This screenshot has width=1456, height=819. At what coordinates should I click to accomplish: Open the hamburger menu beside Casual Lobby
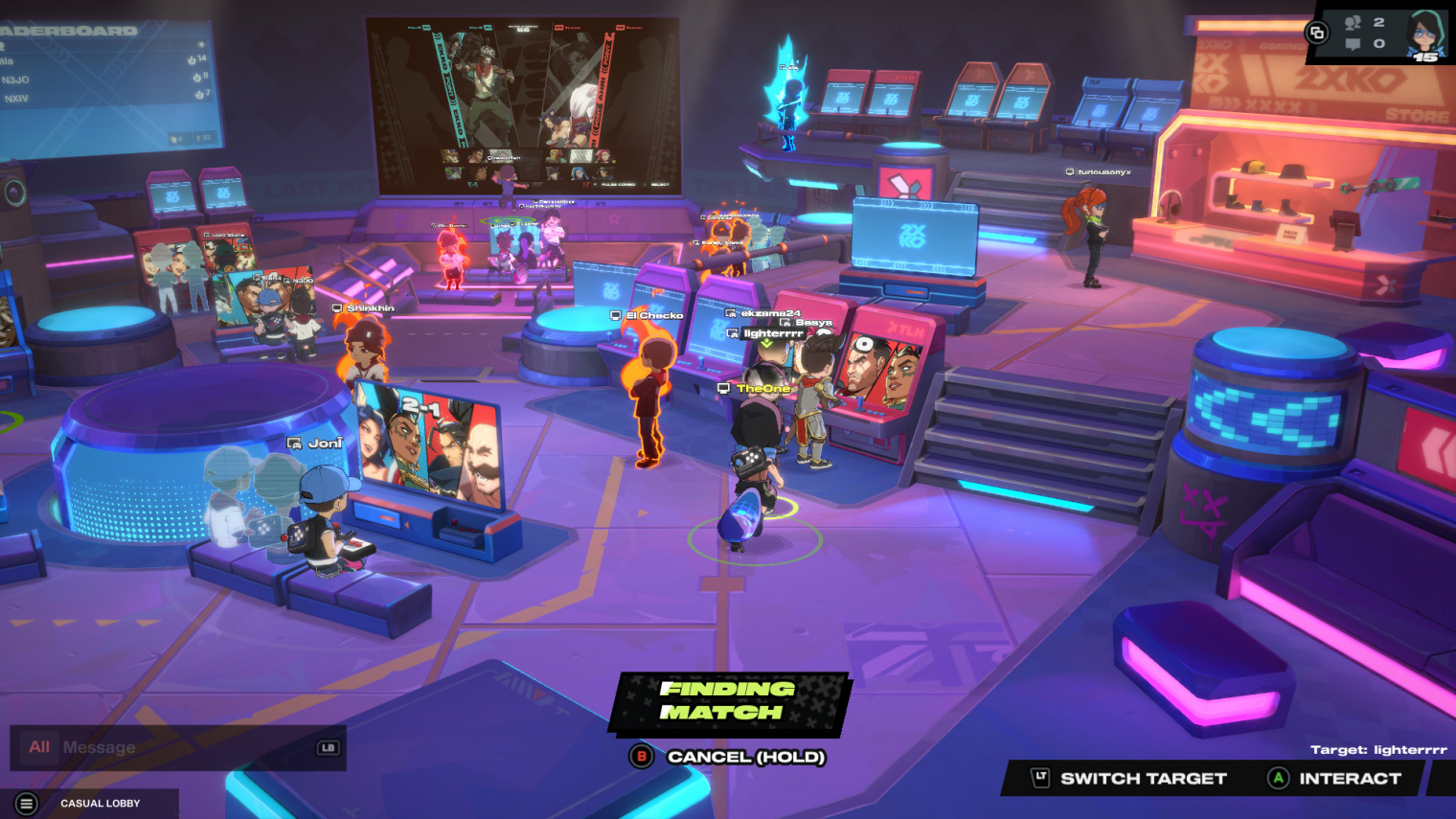27,804
